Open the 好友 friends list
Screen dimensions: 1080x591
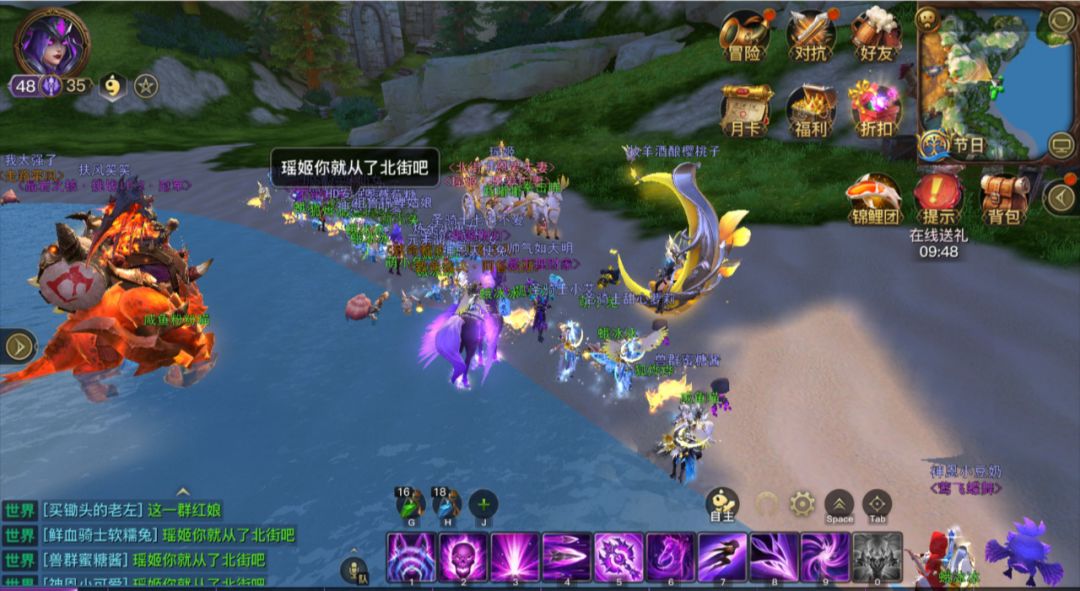point(876,35)
